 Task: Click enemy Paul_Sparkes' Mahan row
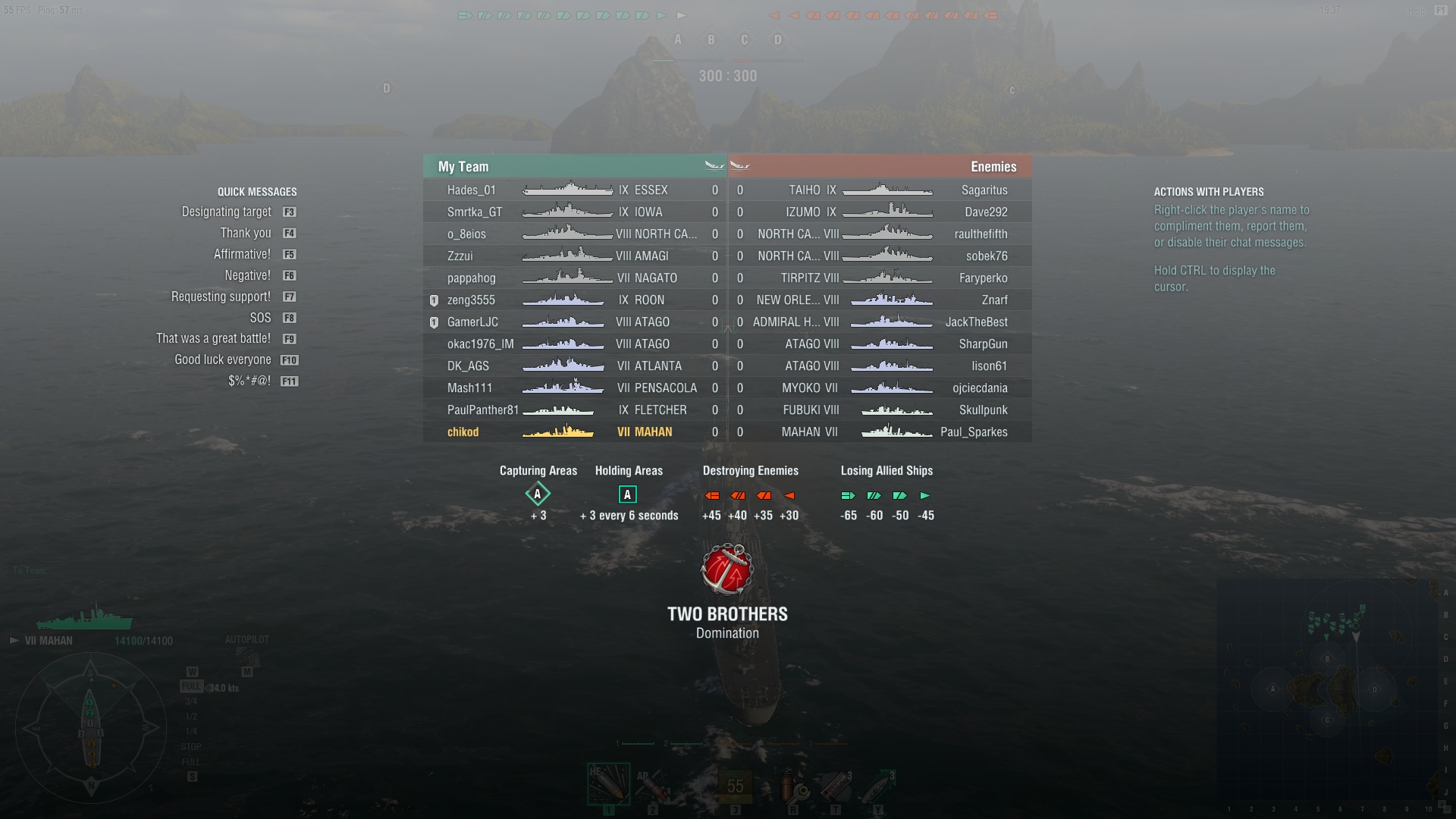click(974, 432)
